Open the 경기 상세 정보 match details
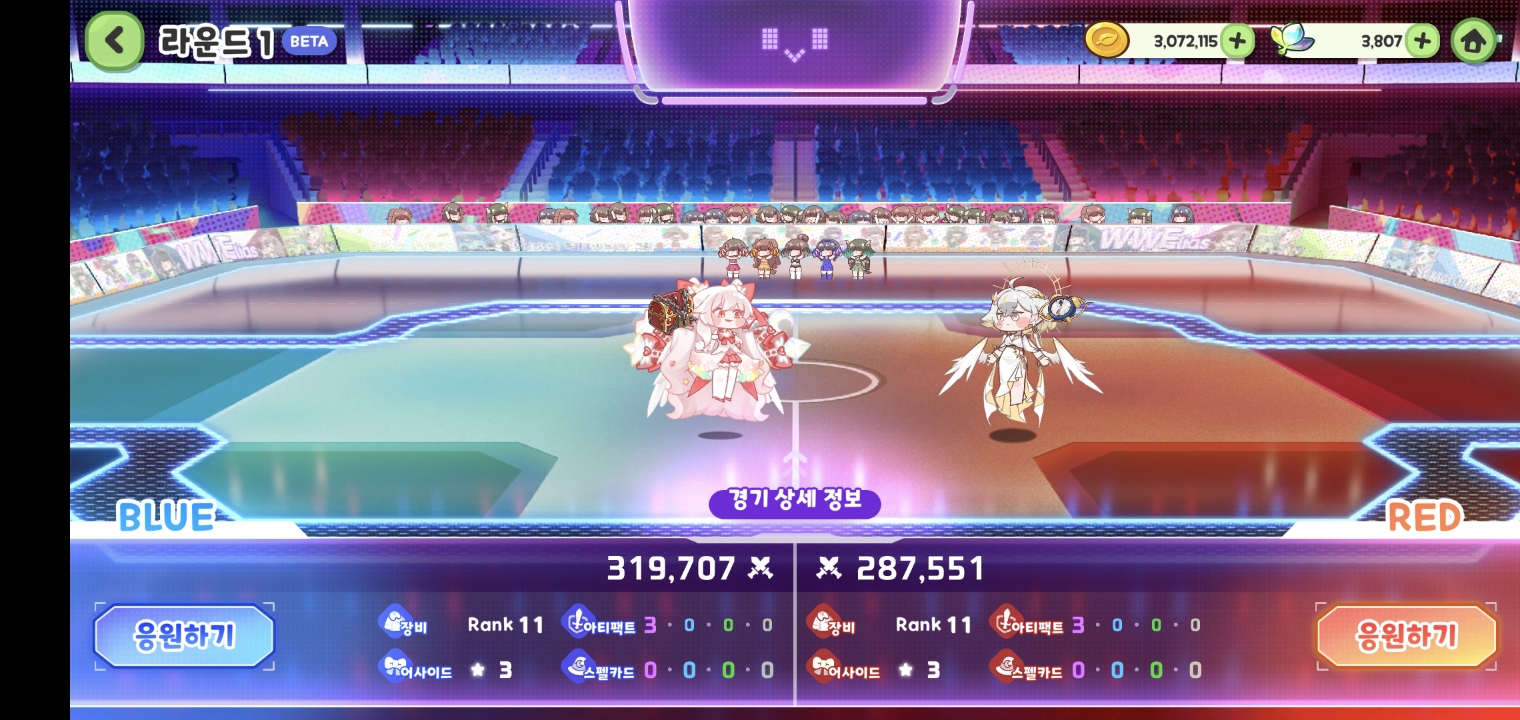The image size is (1520, 720). tap(794, 500)
